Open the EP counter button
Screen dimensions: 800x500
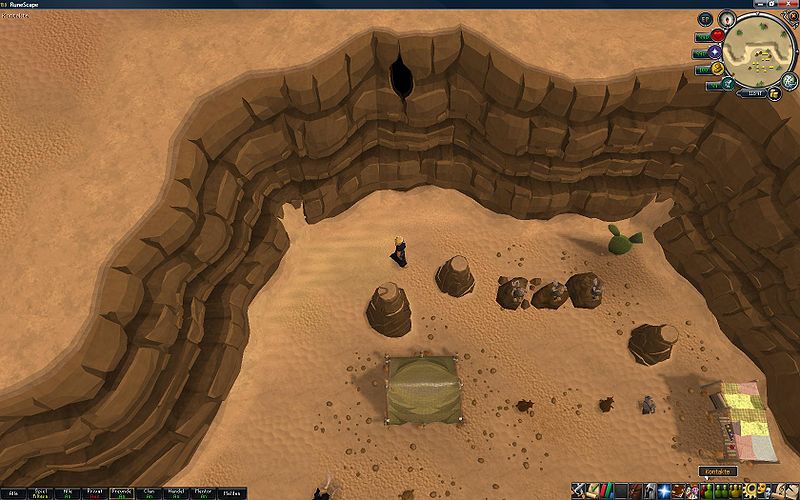[705, 19]
